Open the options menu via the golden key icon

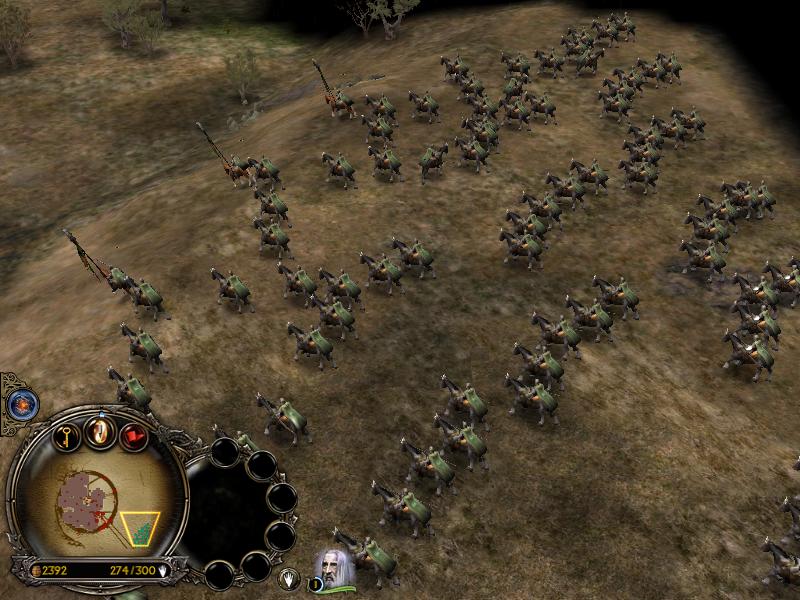point(67,436)
